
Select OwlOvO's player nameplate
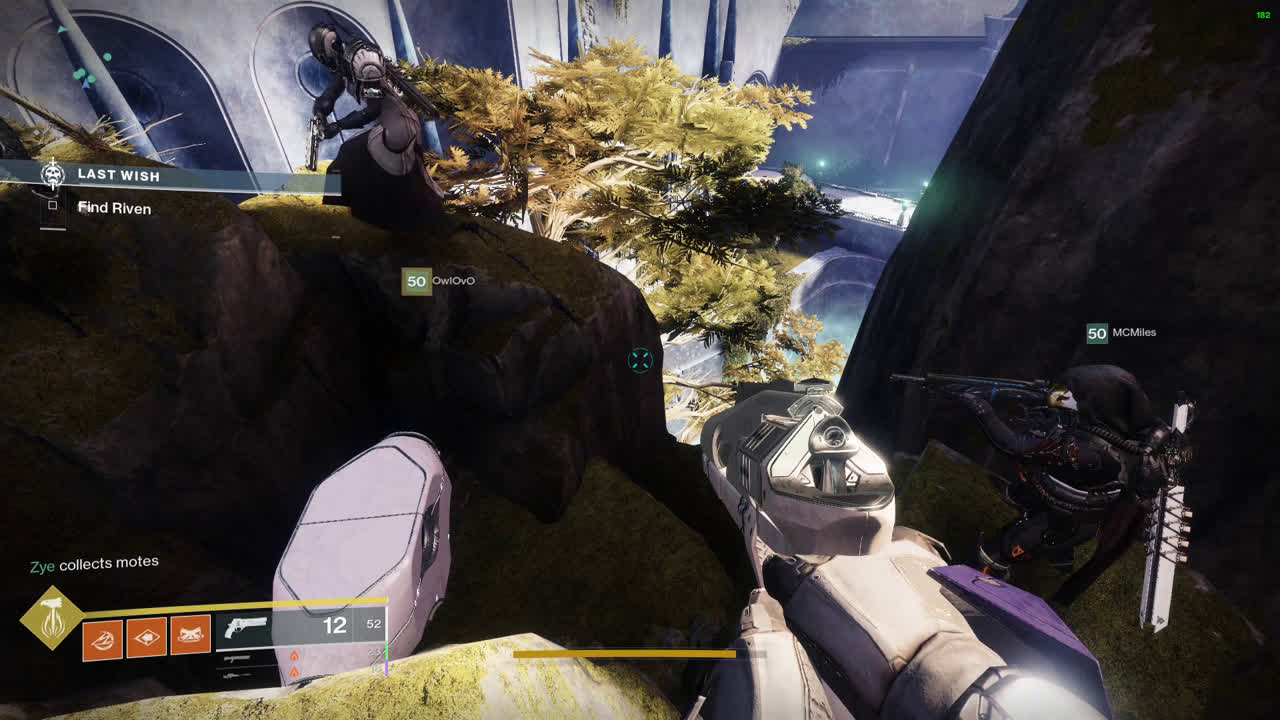tap(438, 281)
